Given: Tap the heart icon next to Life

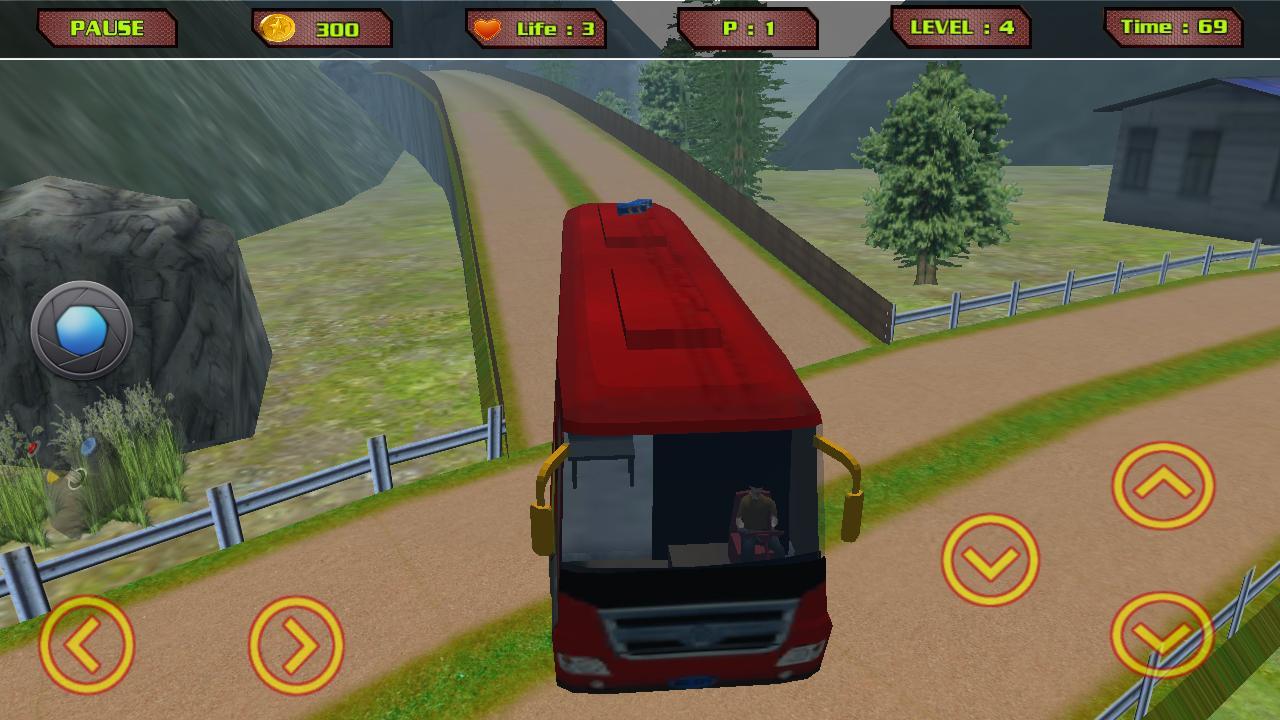Looking at the screenshot, I should pos(485,27).
